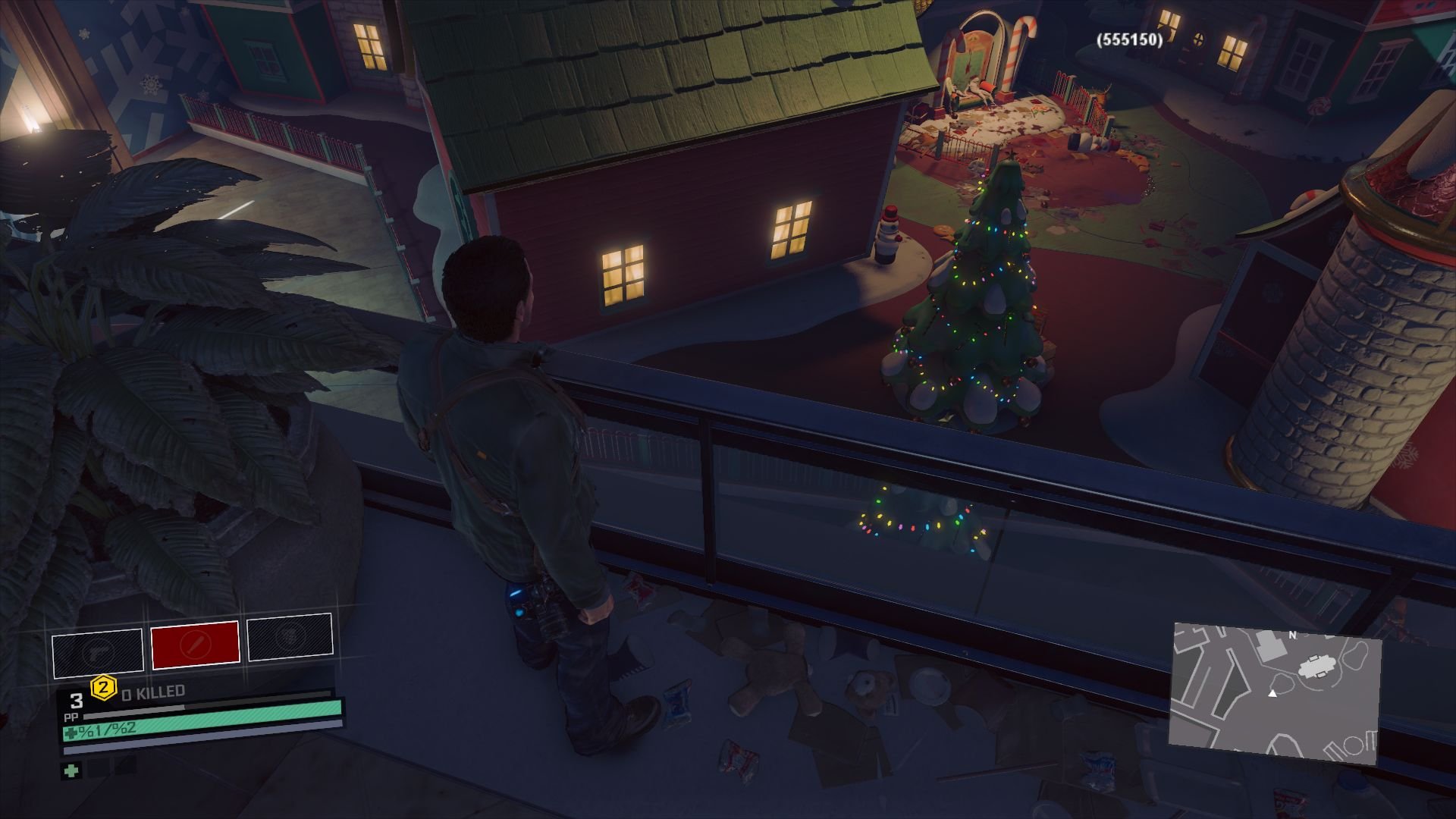This screenshot has height=819, width=1456.
Task: Click the player arrow on the minimap
Action: point(1273,694)
